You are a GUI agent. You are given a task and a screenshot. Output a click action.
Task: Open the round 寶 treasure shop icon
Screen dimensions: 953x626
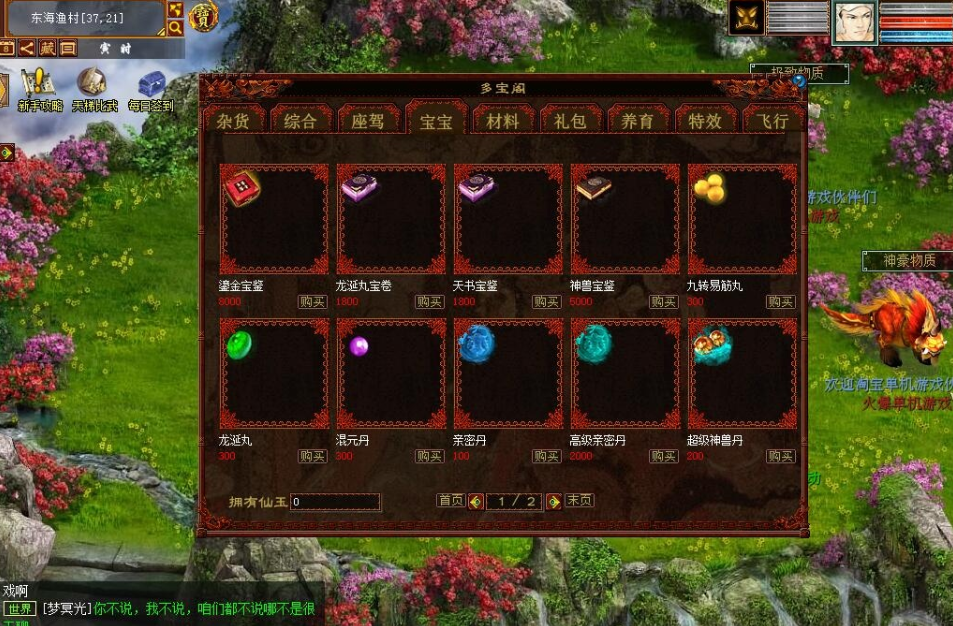[x=204, y=17]
